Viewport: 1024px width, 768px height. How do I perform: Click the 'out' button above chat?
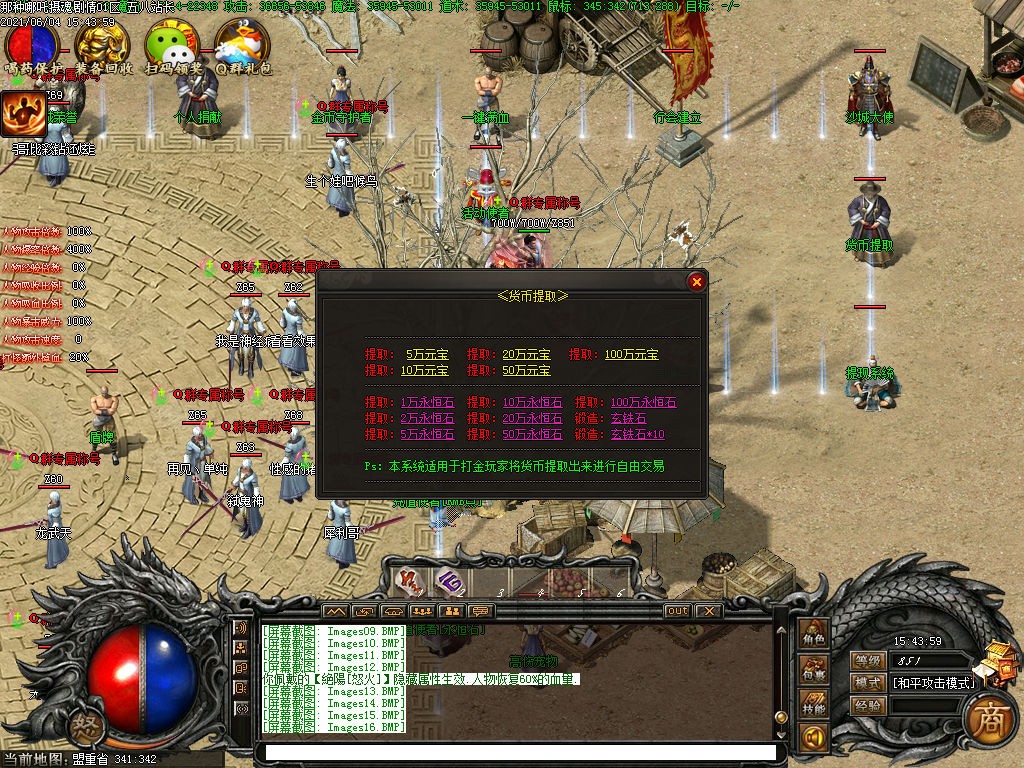pos(677,611)
